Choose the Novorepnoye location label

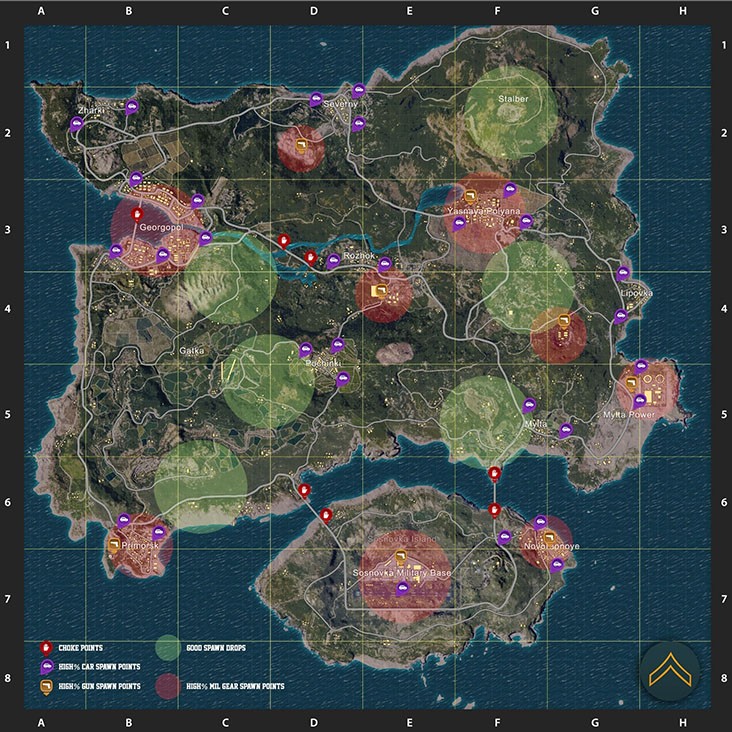click(551, 546)
